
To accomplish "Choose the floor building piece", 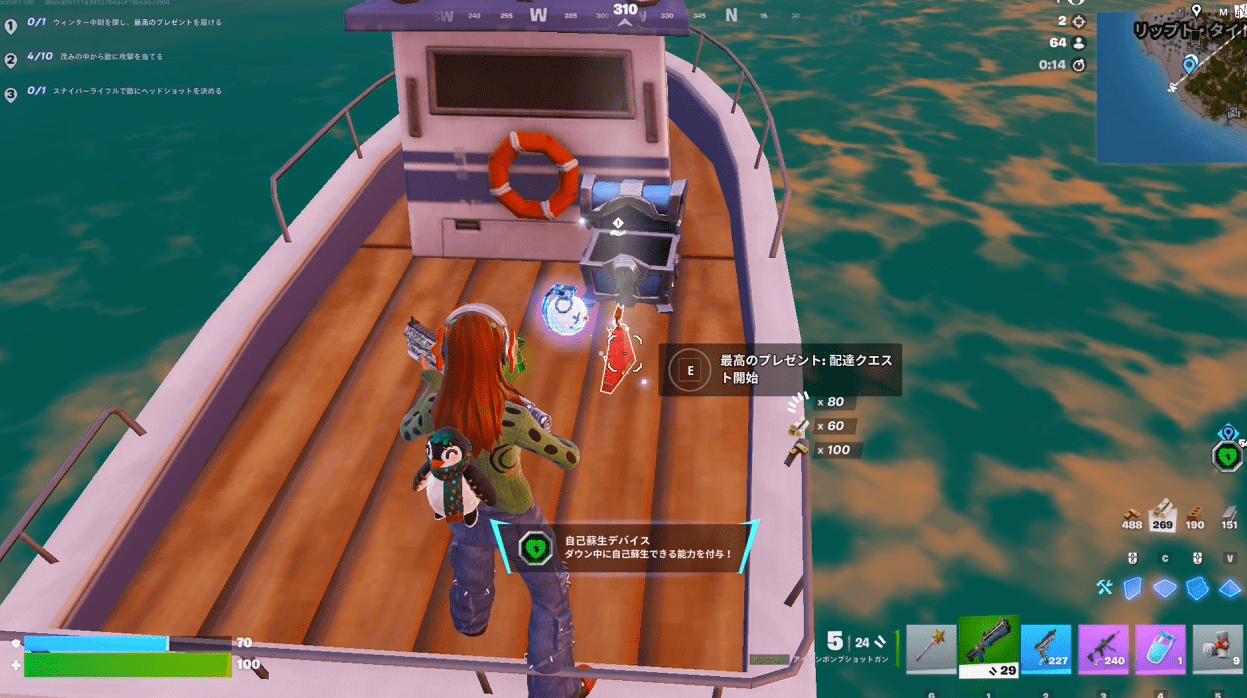I will click(1164, 588).
